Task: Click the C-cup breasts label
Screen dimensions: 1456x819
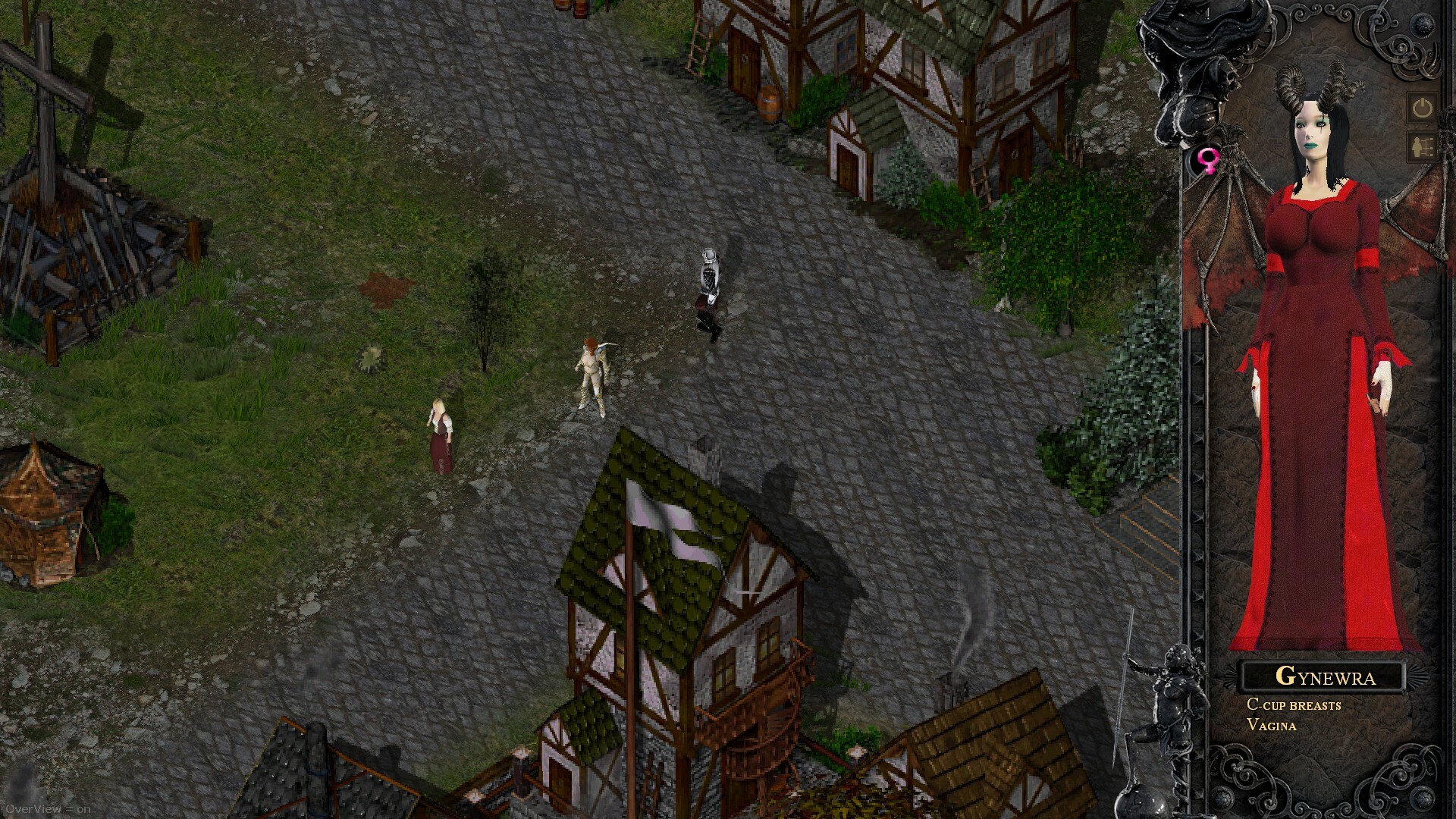Action: coord(1293,705)
